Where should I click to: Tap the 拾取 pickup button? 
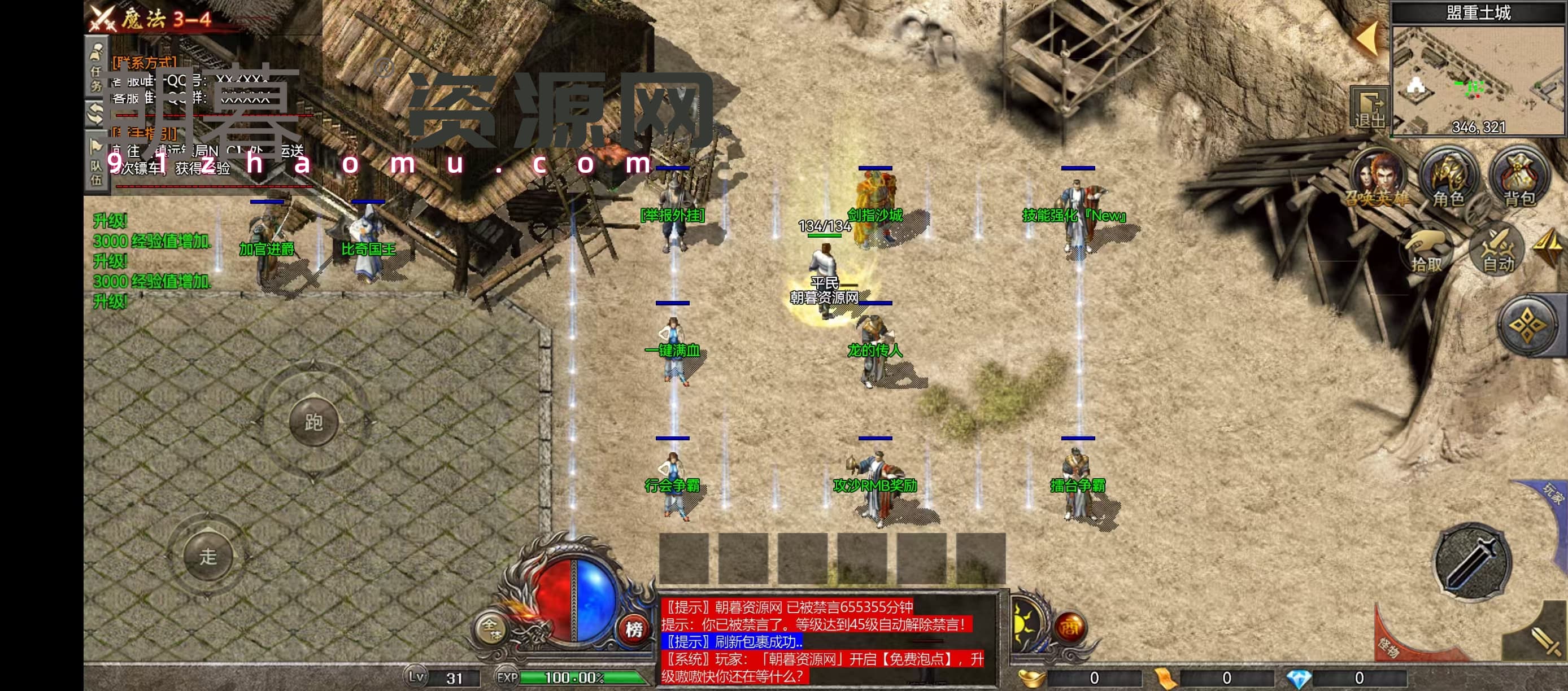[x=1426, y=251]
